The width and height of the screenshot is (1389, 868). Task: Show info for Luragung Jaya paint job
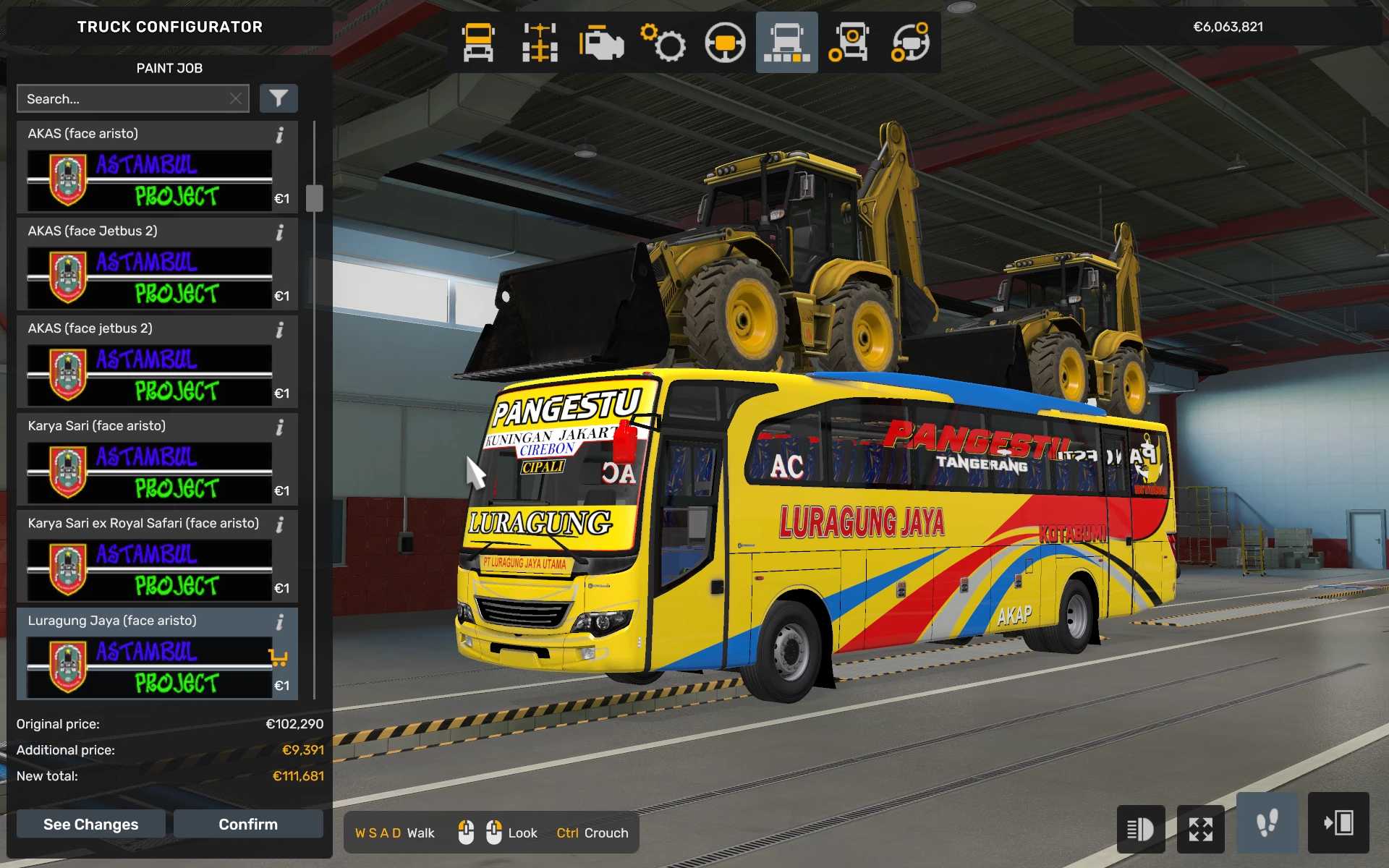click(280, 622)
